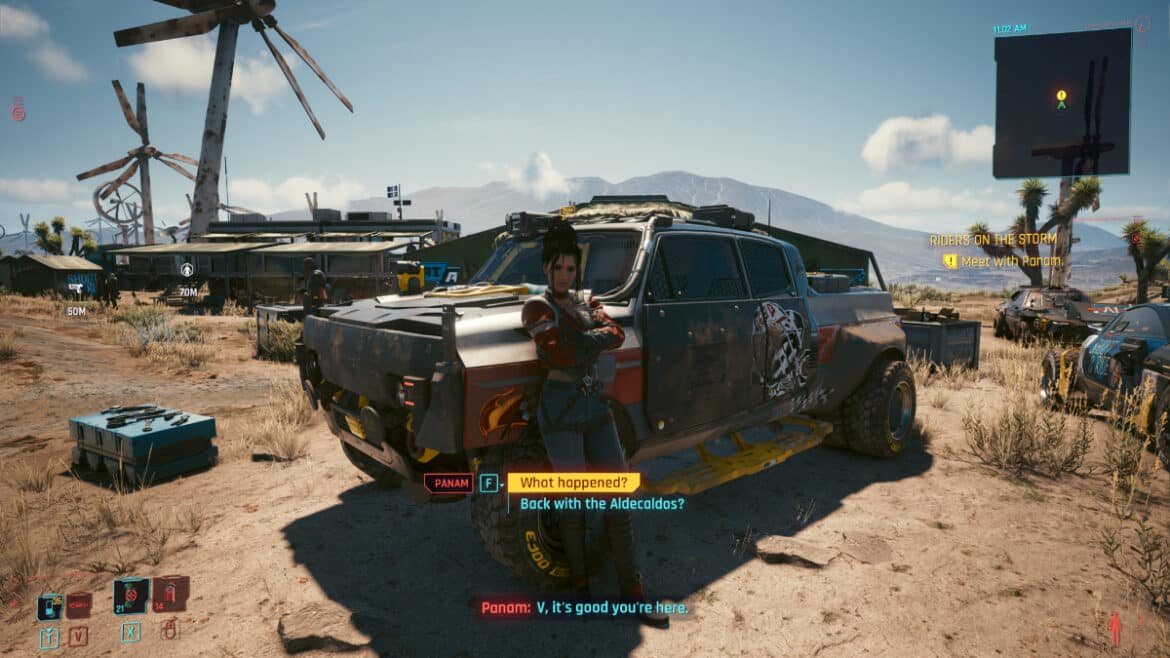
Task: Select the grenade slot showing 21
Action: (x=130, y=595)
